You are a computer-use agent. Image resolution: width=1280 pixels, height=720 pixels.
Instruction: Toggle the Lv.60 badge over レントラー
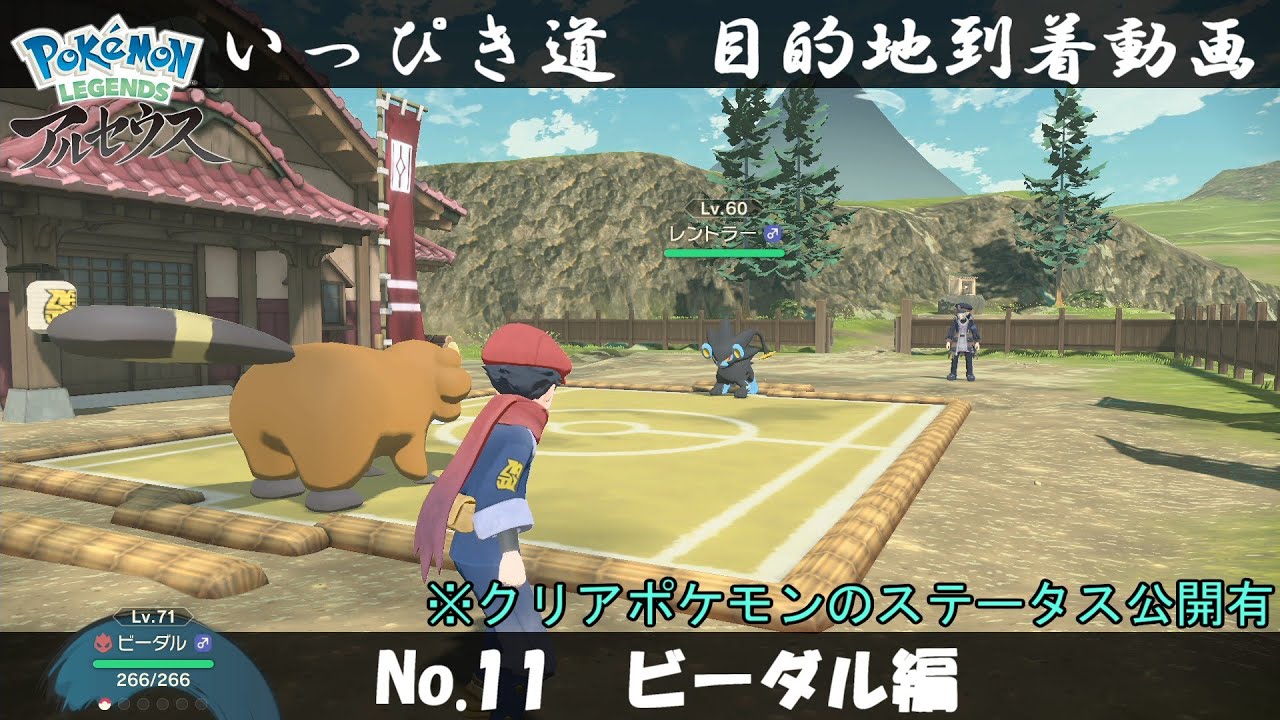pos(724,209)
